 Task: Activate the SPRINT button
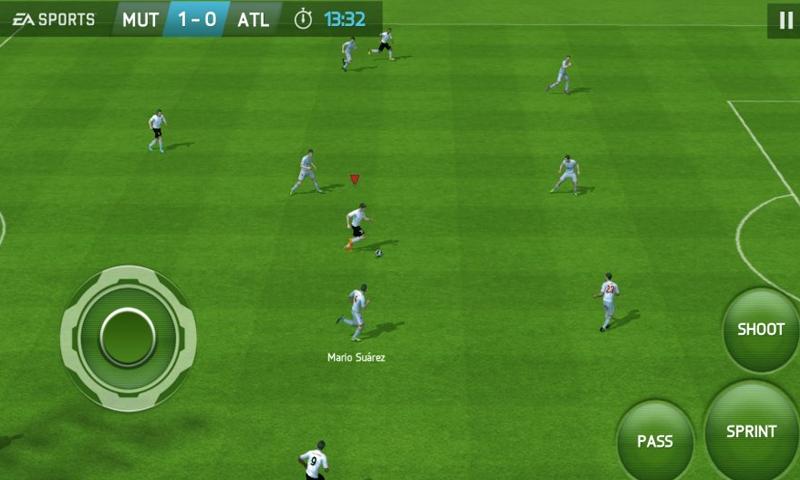[x=752, y=432]
